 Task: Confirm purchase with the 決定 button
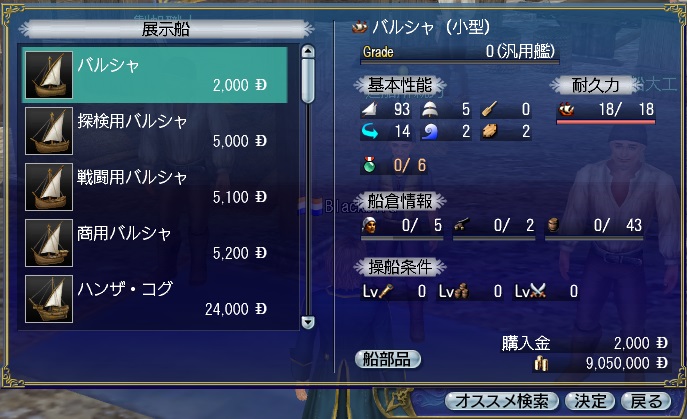pos(590,402)
